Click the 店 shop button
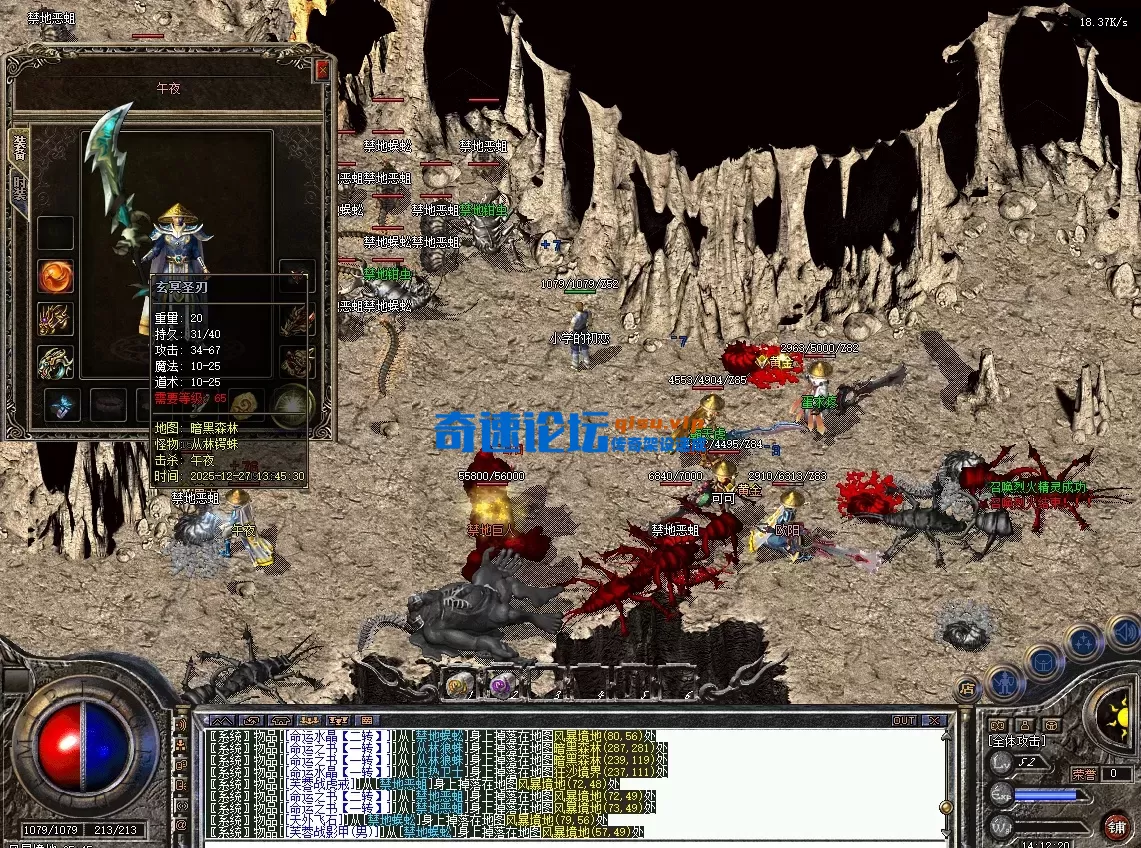This screenshot has height=848, width=1141. [967, 687]
